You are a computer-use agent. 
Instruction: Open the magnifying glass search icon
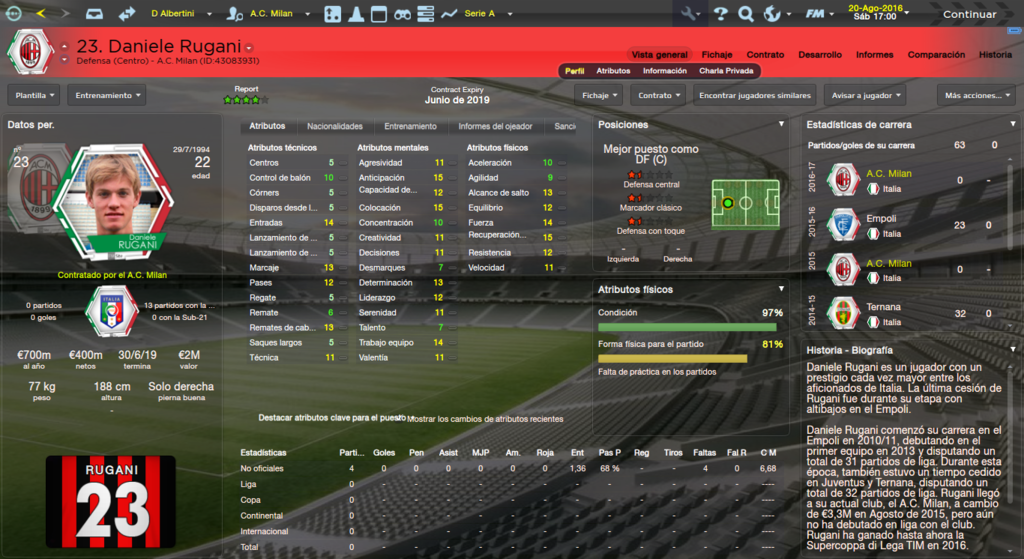(x=745, y=14)
